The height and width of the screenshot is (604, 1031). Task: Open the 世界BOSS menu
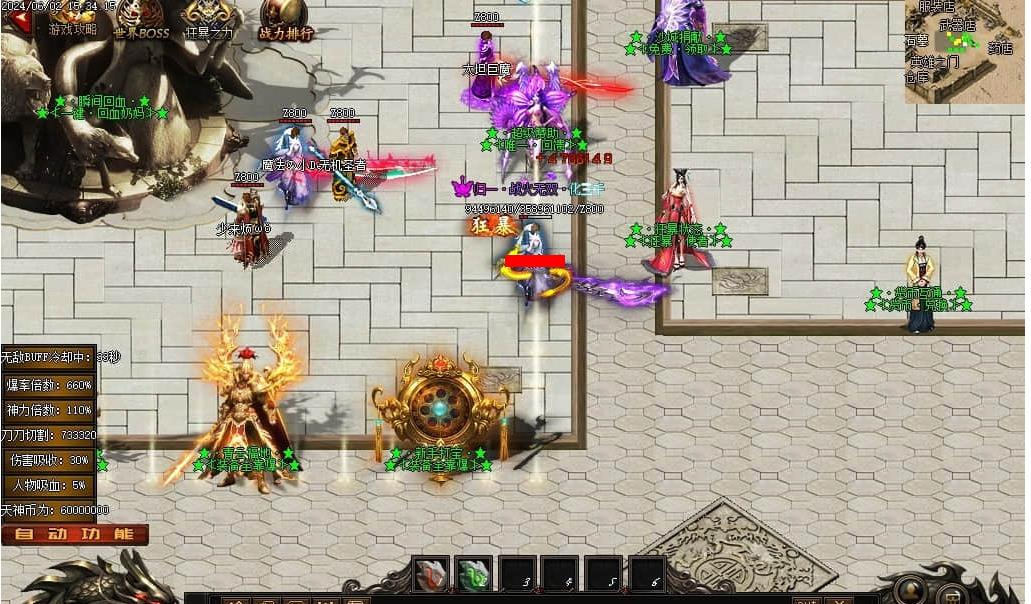point(141,20)
